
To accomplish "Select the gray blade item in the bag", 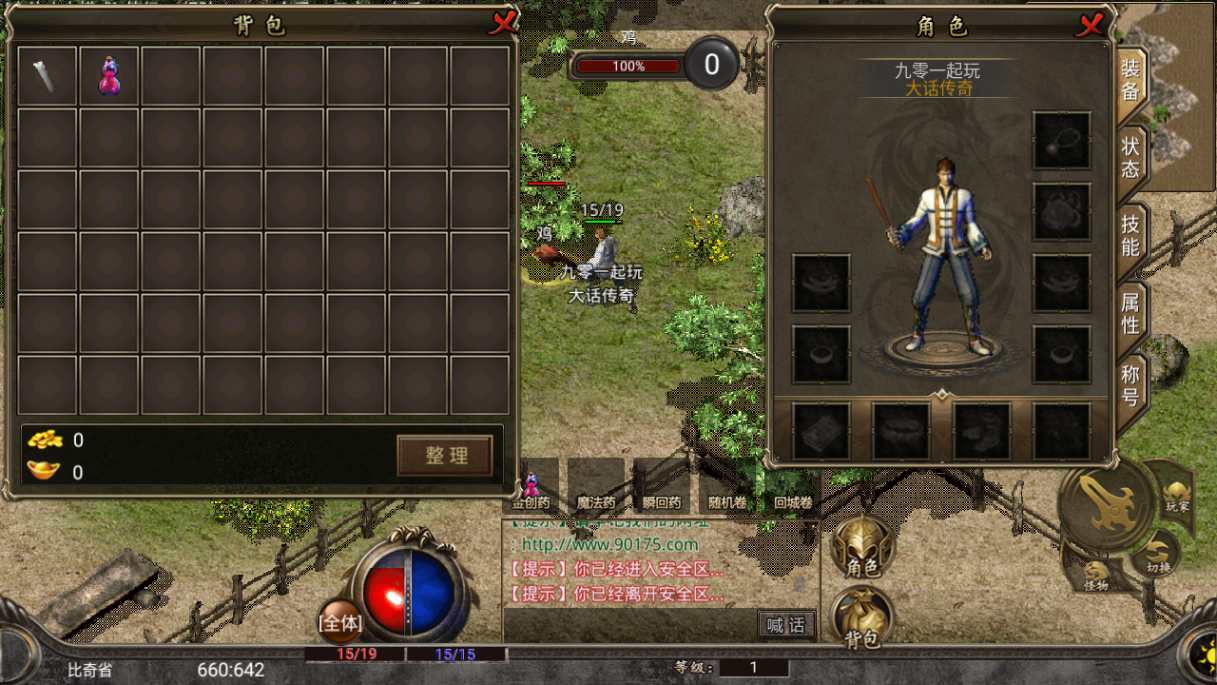I will coord(46,76).
